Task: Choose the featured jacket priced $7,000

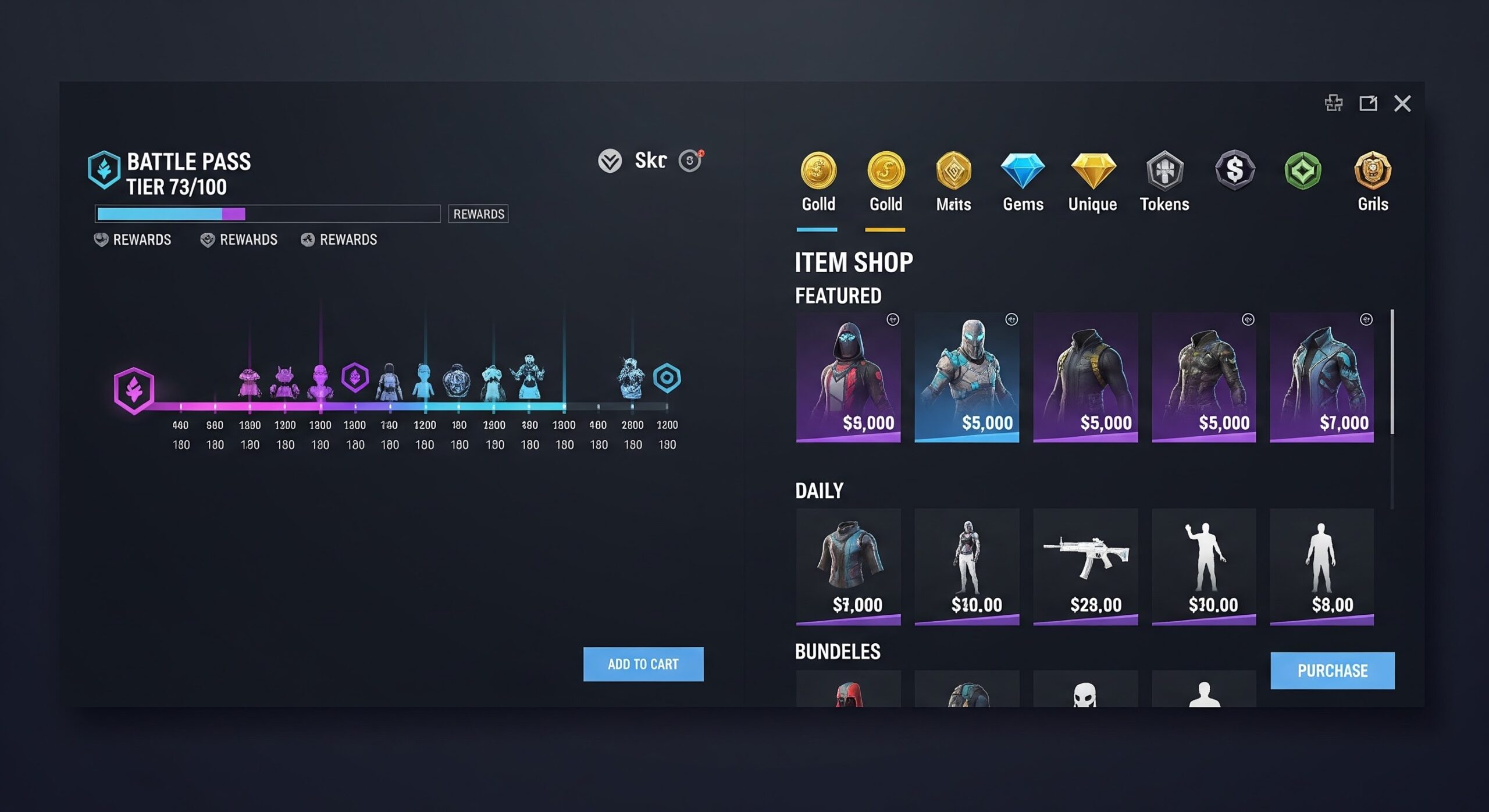Action: click(x=1321, y=377)
